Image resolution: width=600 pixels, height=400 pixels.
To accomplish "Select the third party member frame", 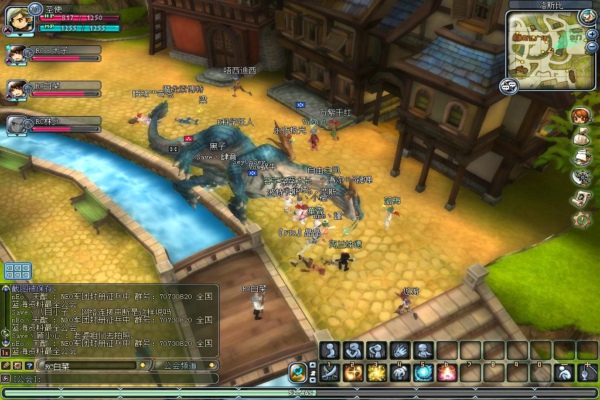I will (x=53, y=124).
